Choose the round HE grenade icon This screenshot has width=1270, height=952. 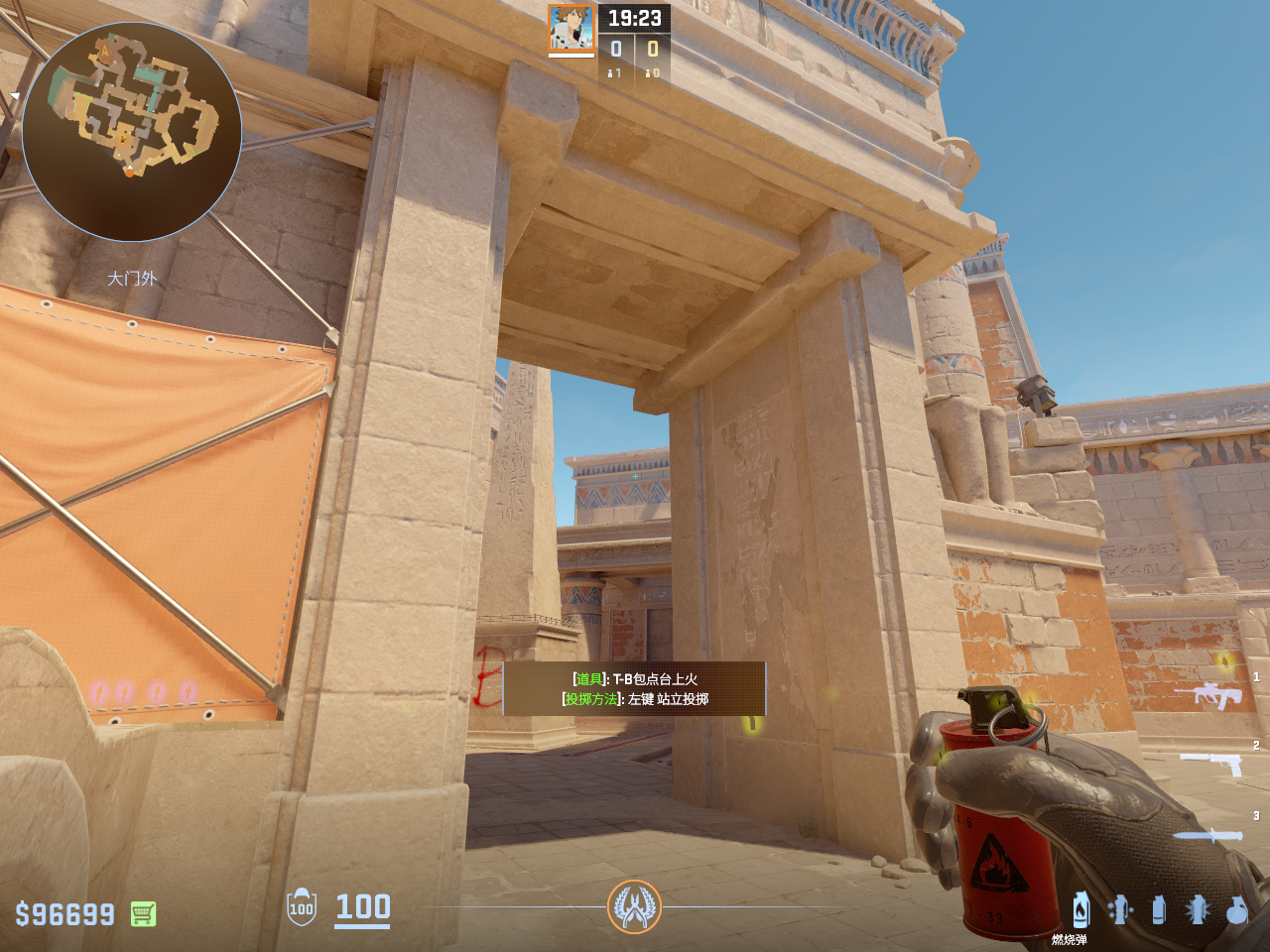point(1236,909)
